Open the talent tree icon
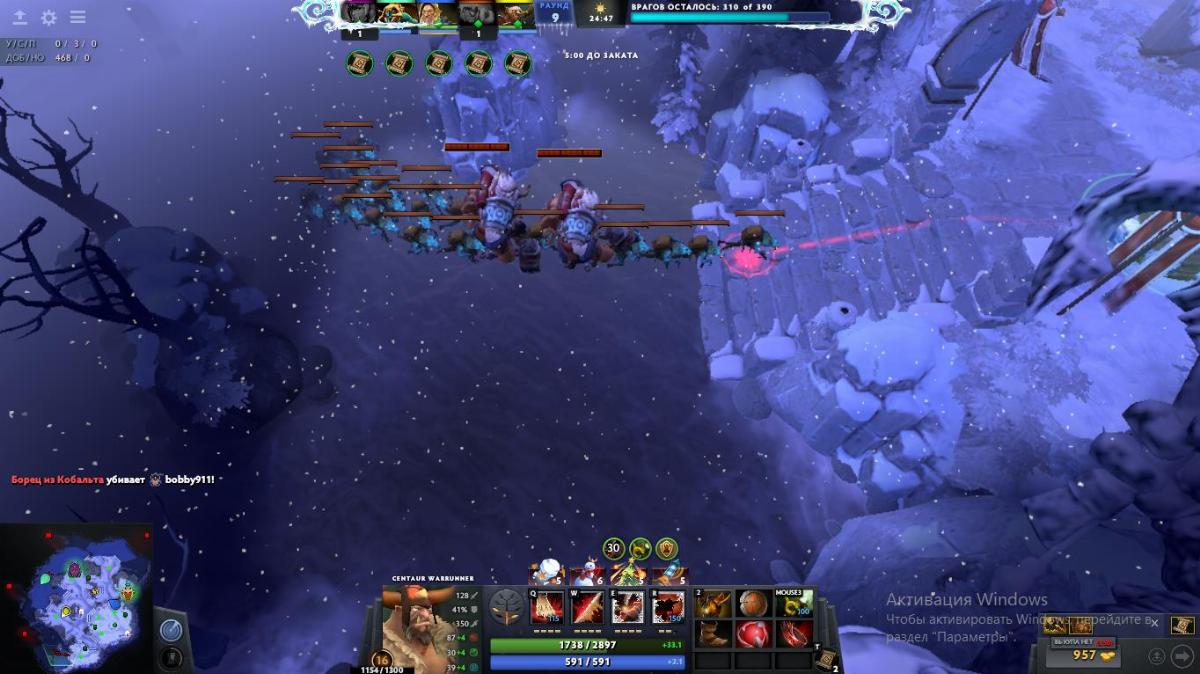Screen dimensions: 1200x674 (506, 607)
